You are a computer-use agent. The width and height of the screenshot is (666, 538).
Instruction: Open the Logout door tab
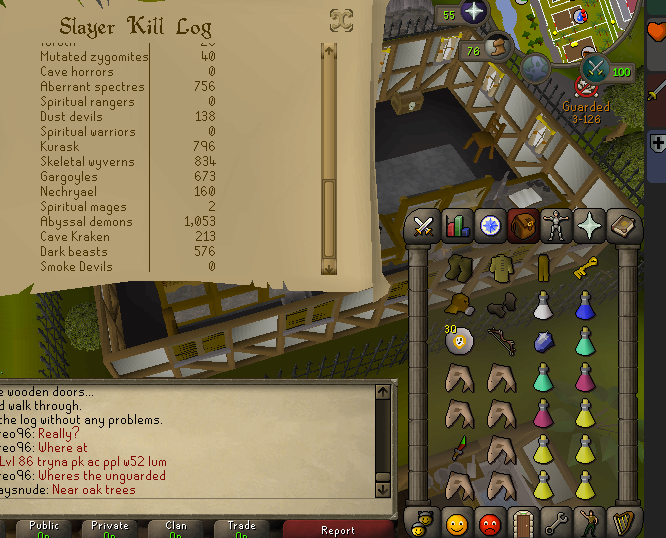[522, 522]
